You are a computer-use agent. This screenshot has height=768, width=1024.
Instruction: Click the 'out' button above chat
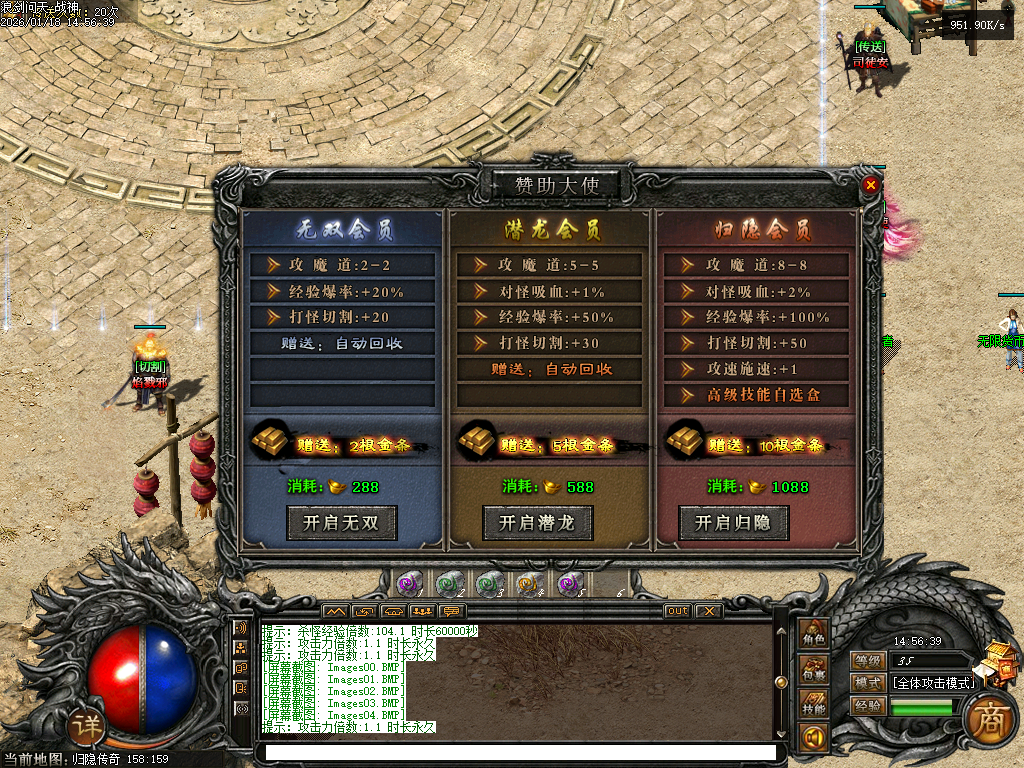[x=677, y=611]
